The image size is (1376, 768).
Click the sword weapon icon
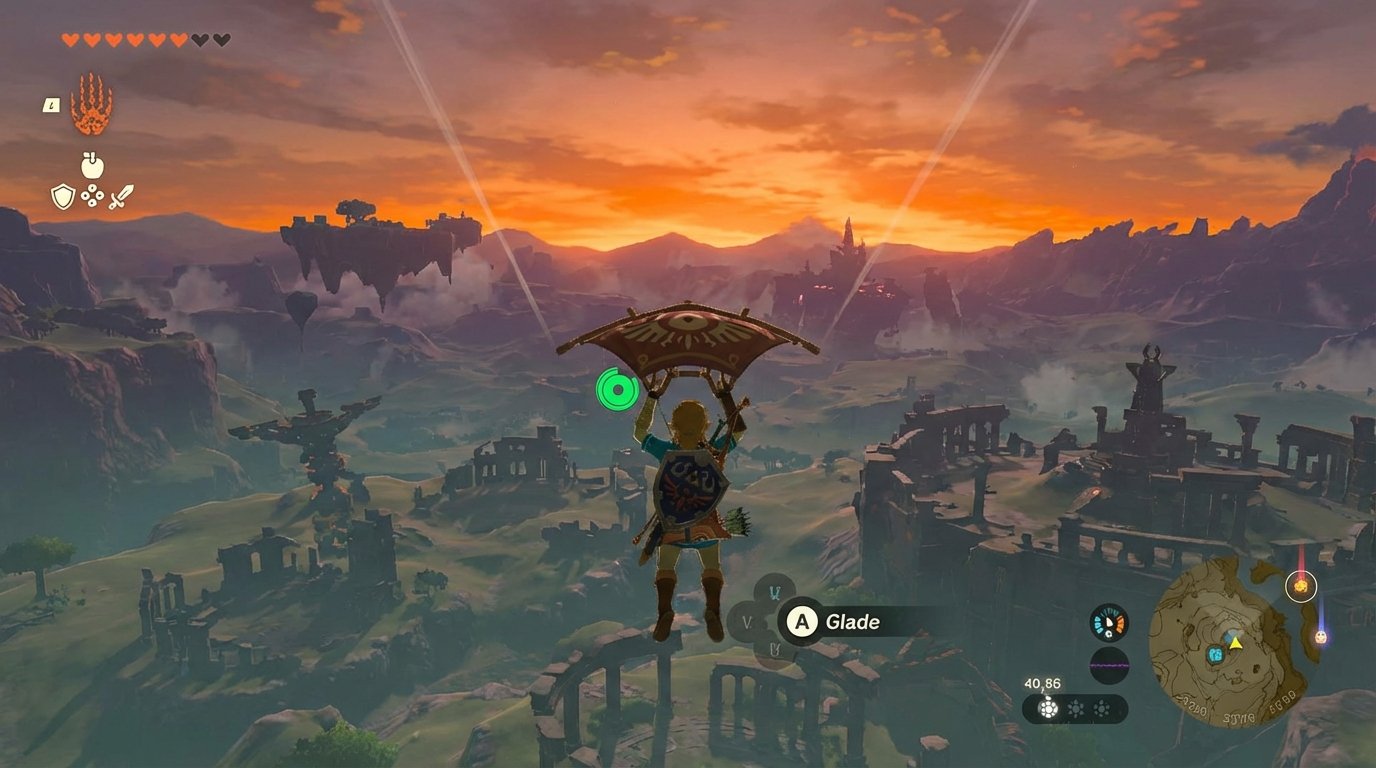(121, 196)
